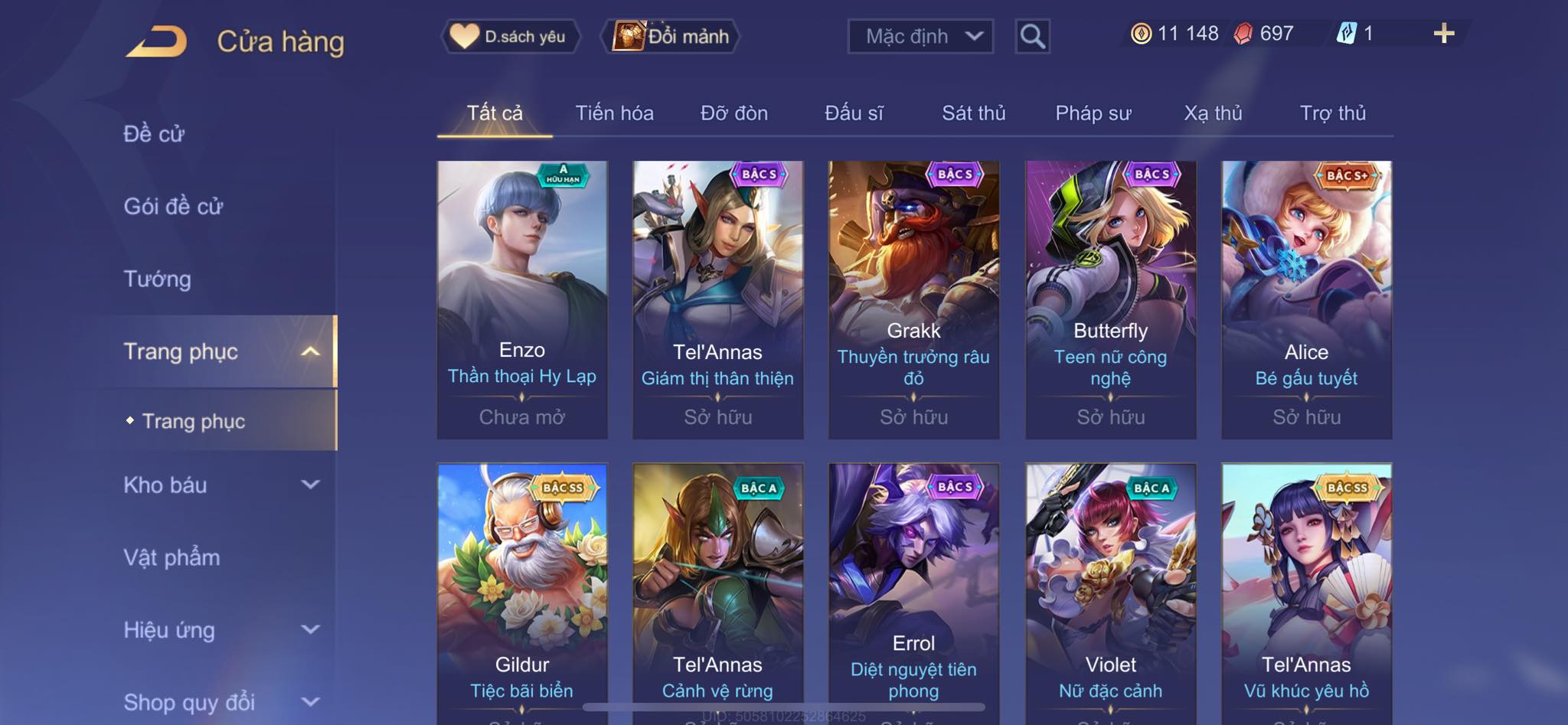
Task: Select the Enzo Thần thoại Hy Lạp skin
Action: pos(522,299)
